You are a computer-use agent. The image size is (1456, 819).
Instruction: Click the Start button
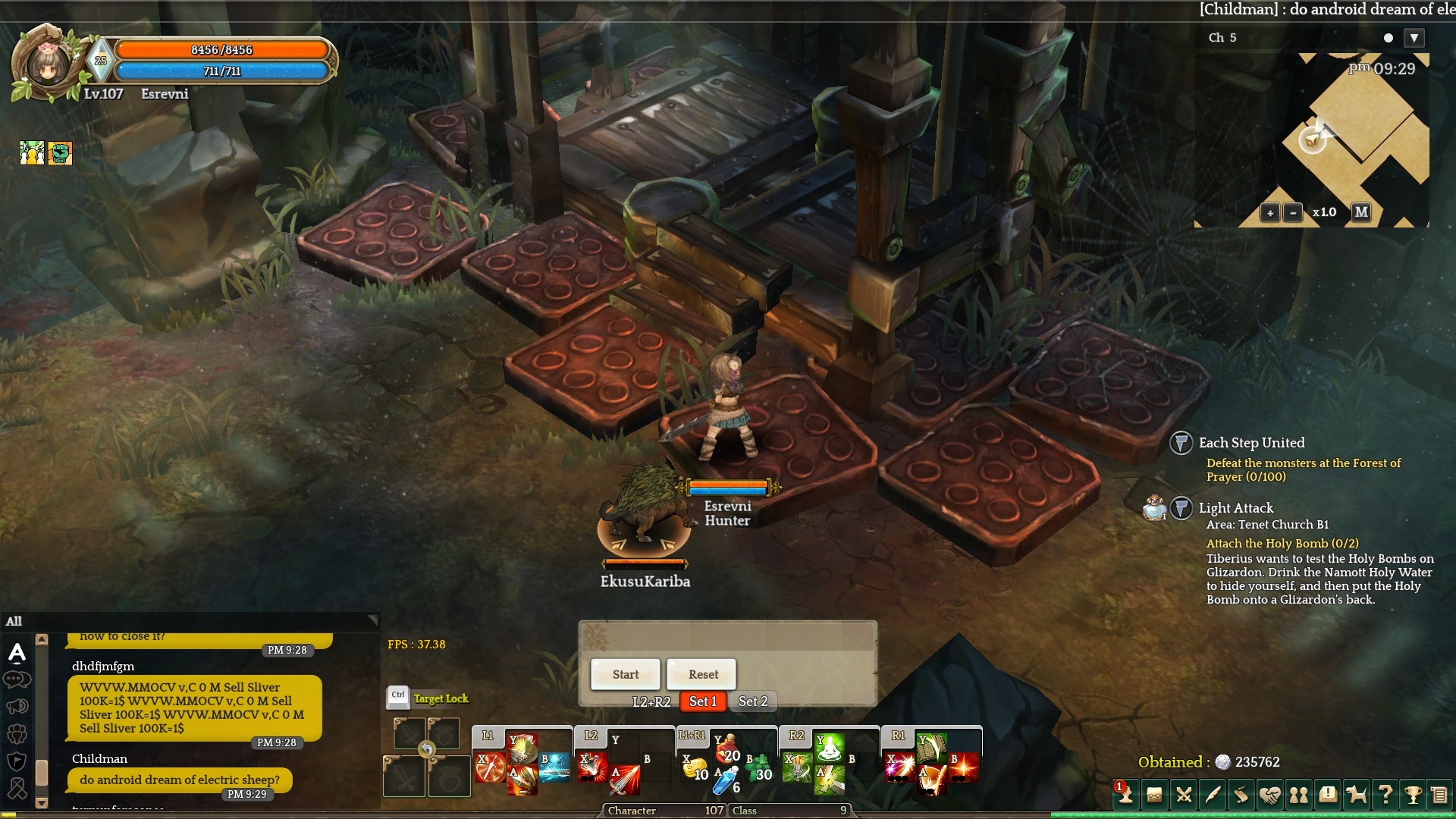626,674
